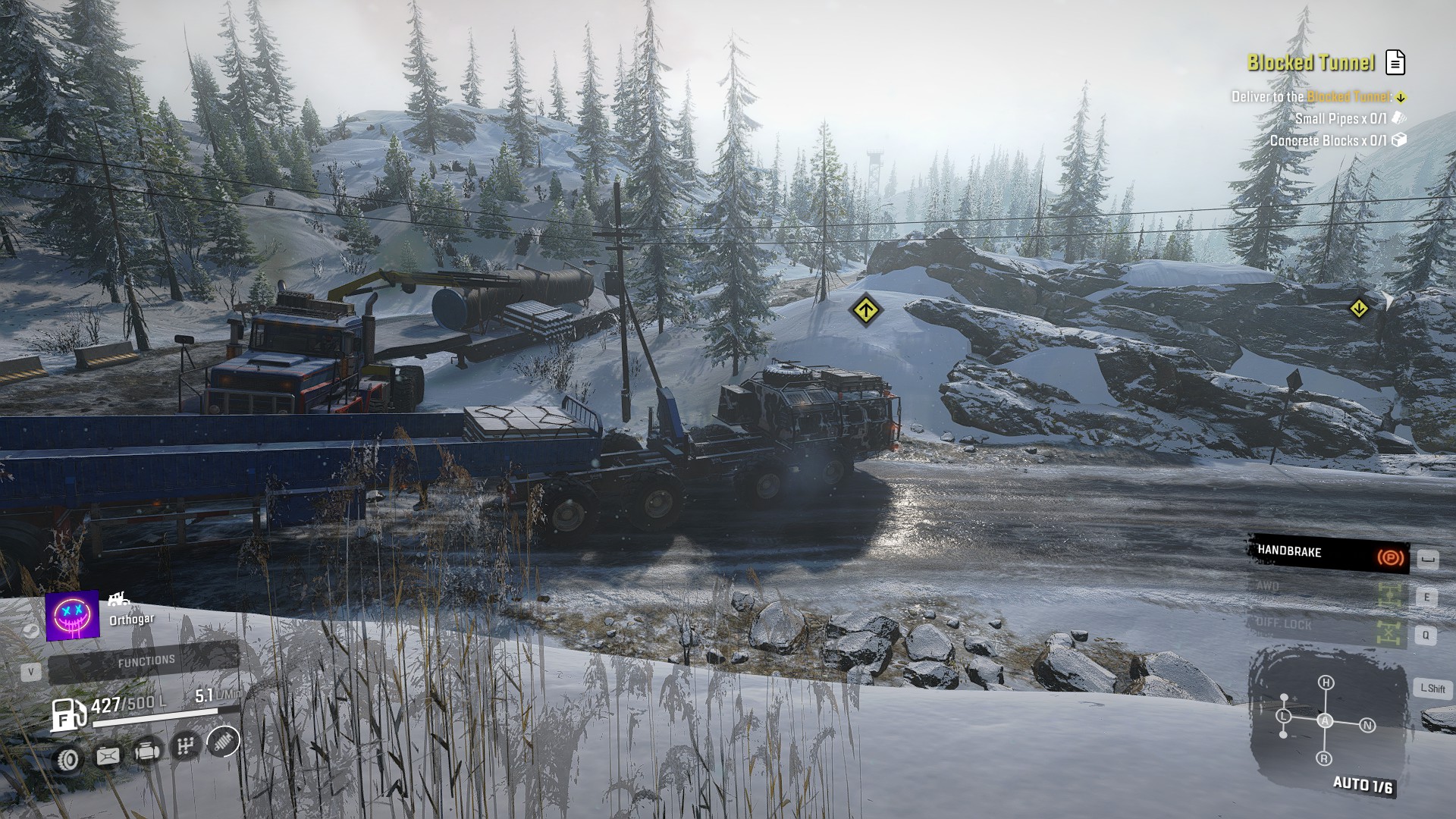Click Orthogar's player avatar

pos(73,615)
